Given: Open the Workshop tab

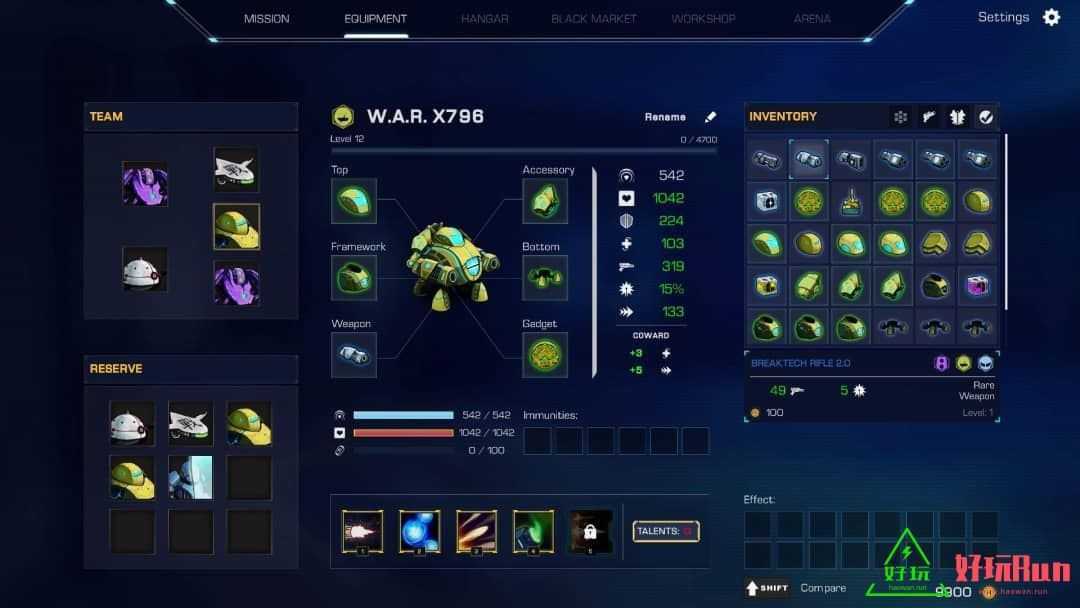Looking at the screenshot, I should pos(703,18).
